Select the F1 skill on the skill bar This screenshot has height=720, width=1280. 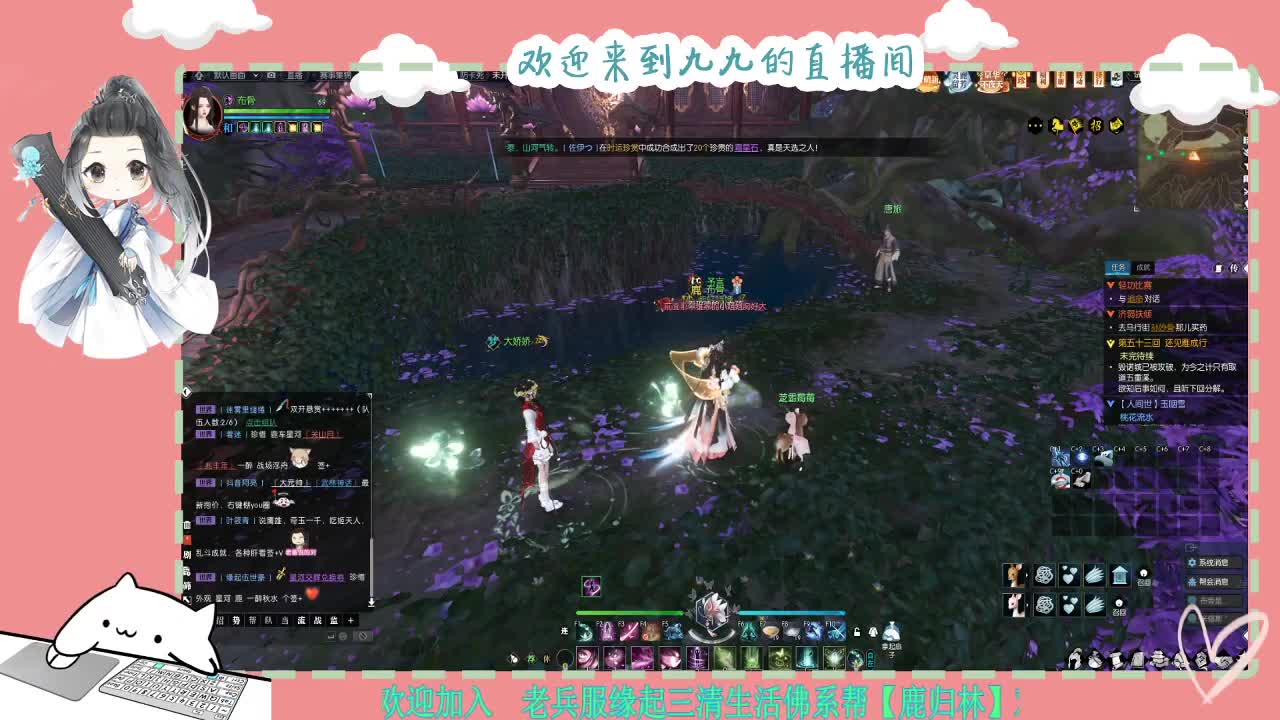click(582, 633)
